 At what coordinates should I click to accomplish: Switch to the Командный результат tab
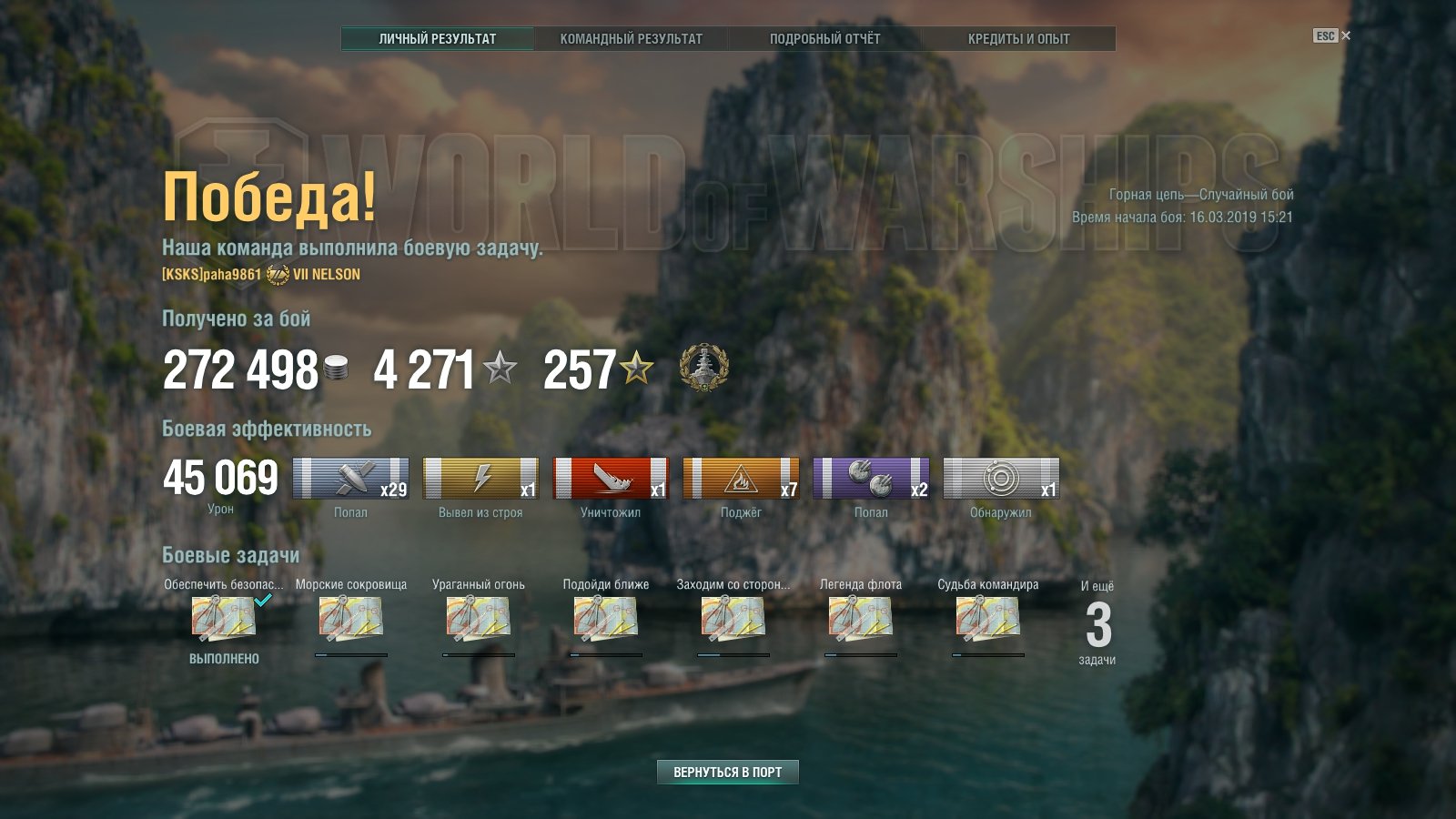[631, 38]
